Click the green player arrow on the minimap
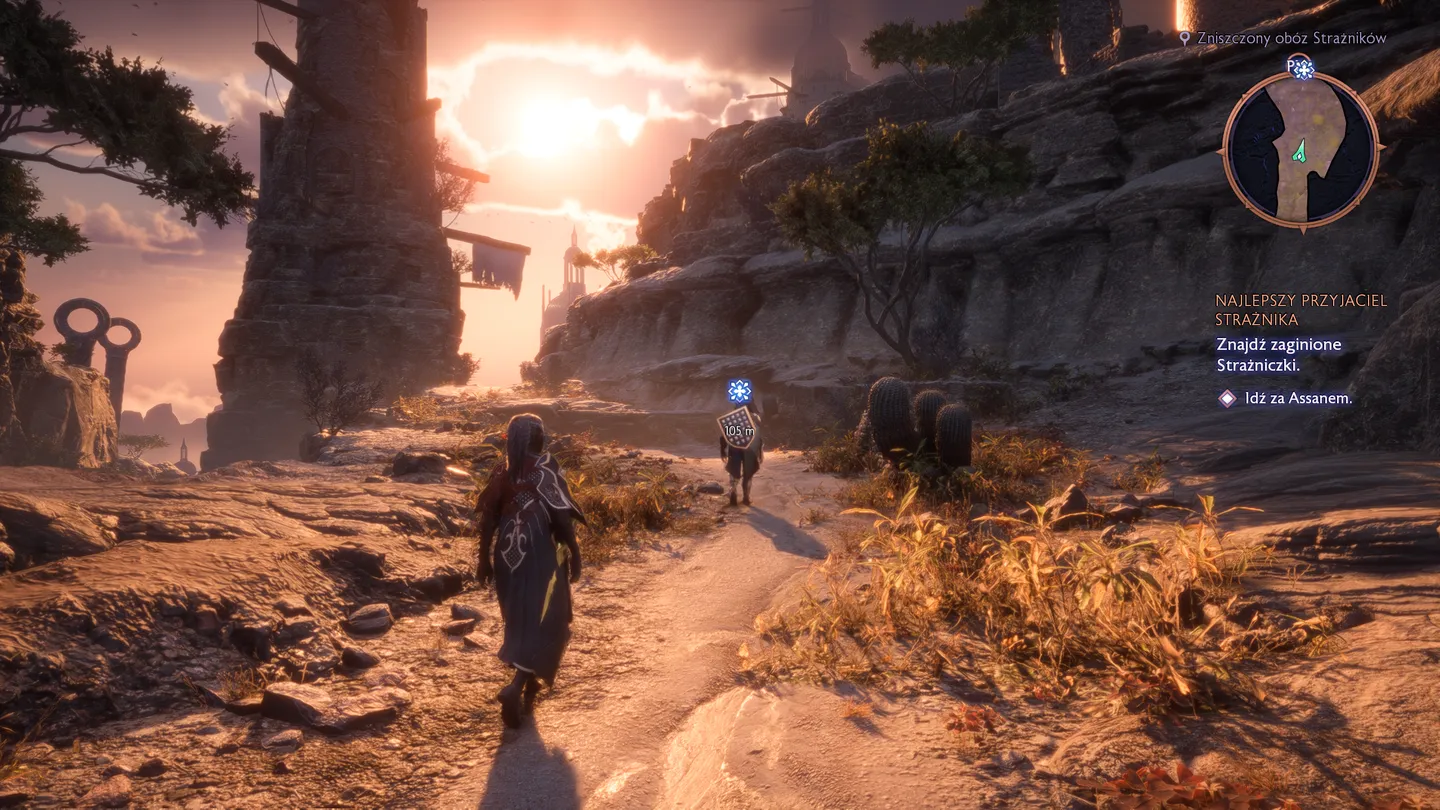This screenshot has width=1440, height=810. coord(1300,151)
